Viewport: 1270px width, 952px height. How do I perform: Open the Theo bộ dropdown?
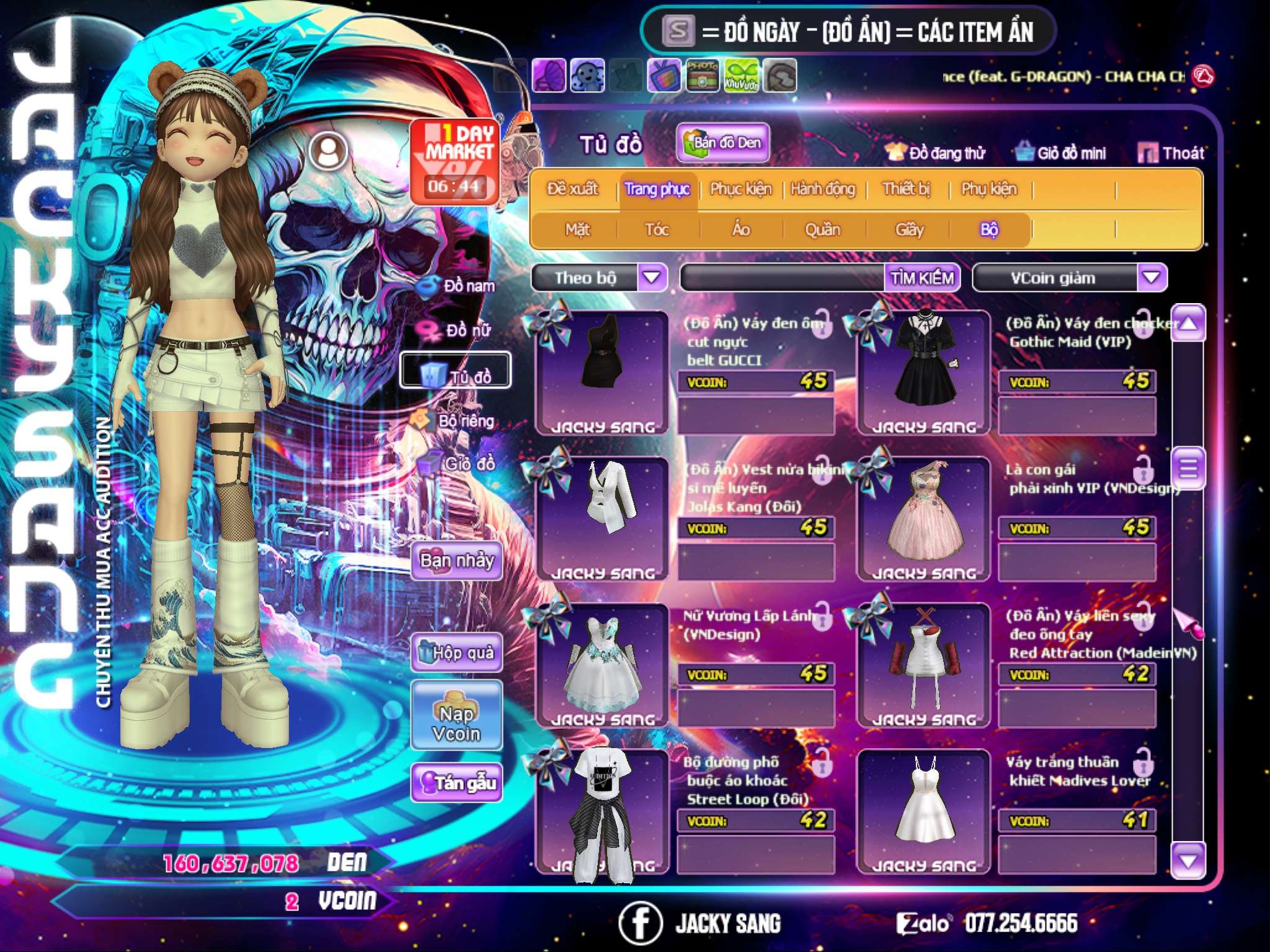(x=652, y=277)
